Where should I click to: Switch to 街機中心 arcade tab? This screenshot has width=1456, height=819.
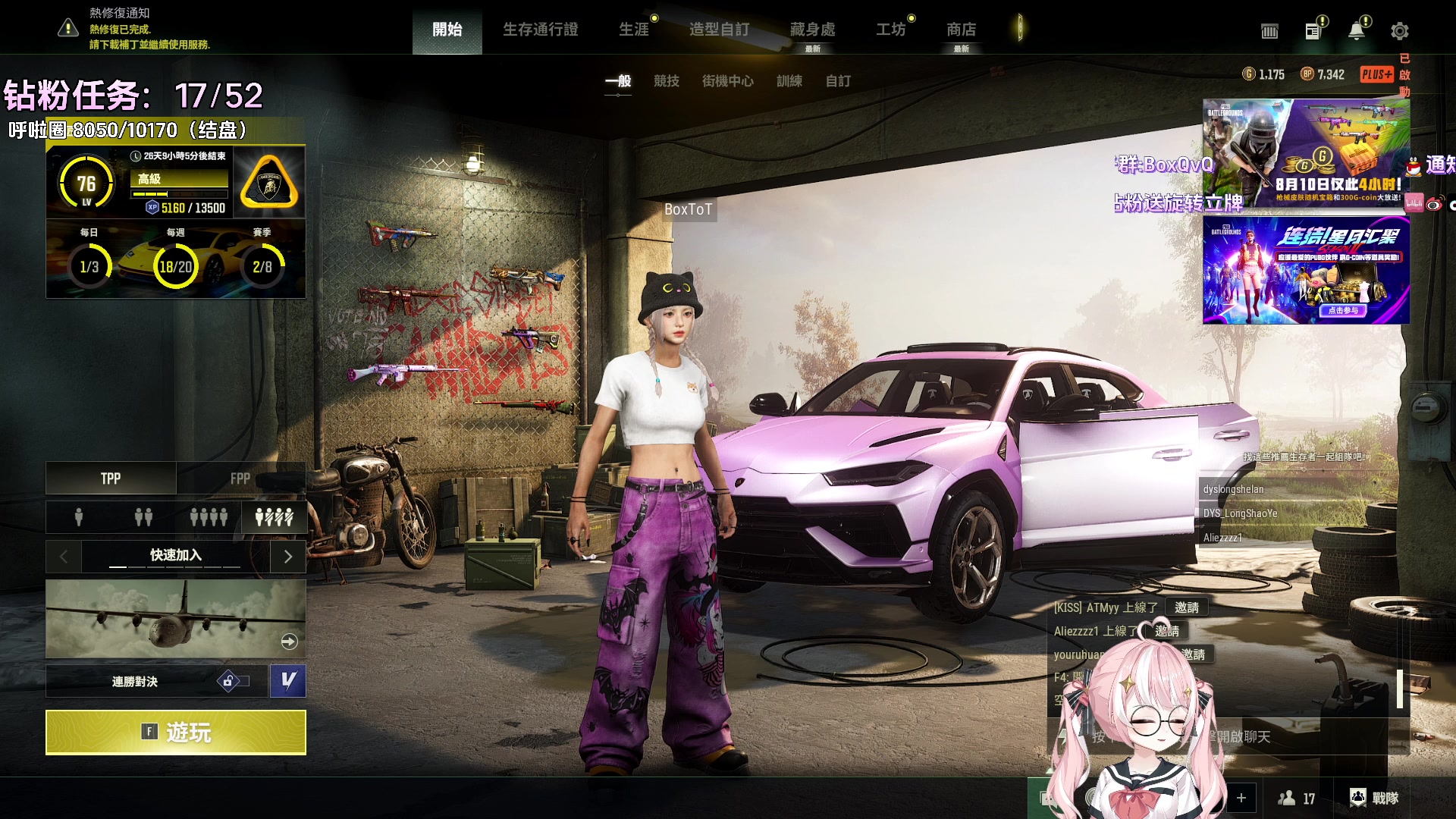coord(727,81)
